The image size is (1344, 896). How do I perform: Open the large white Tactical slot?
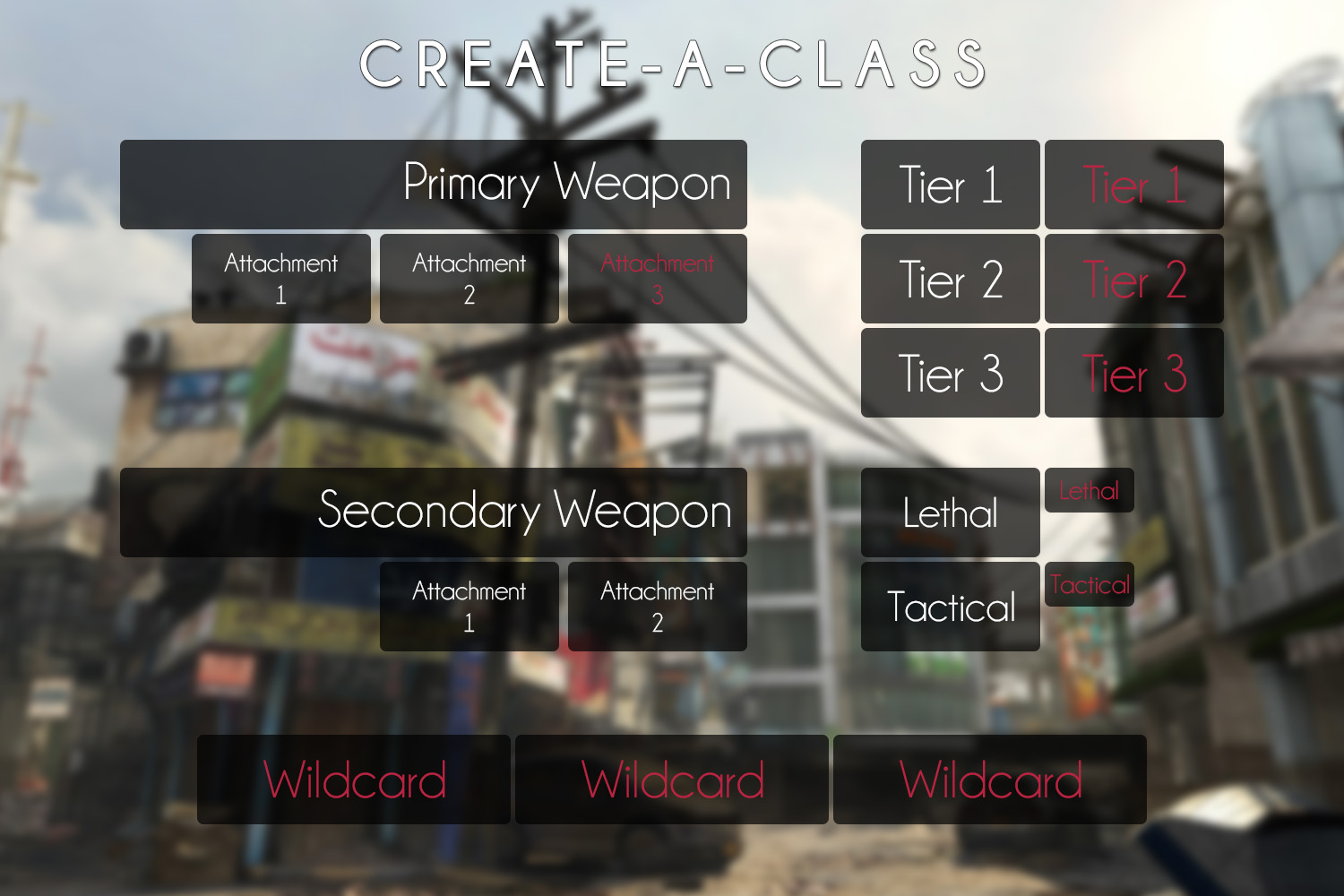951,607
